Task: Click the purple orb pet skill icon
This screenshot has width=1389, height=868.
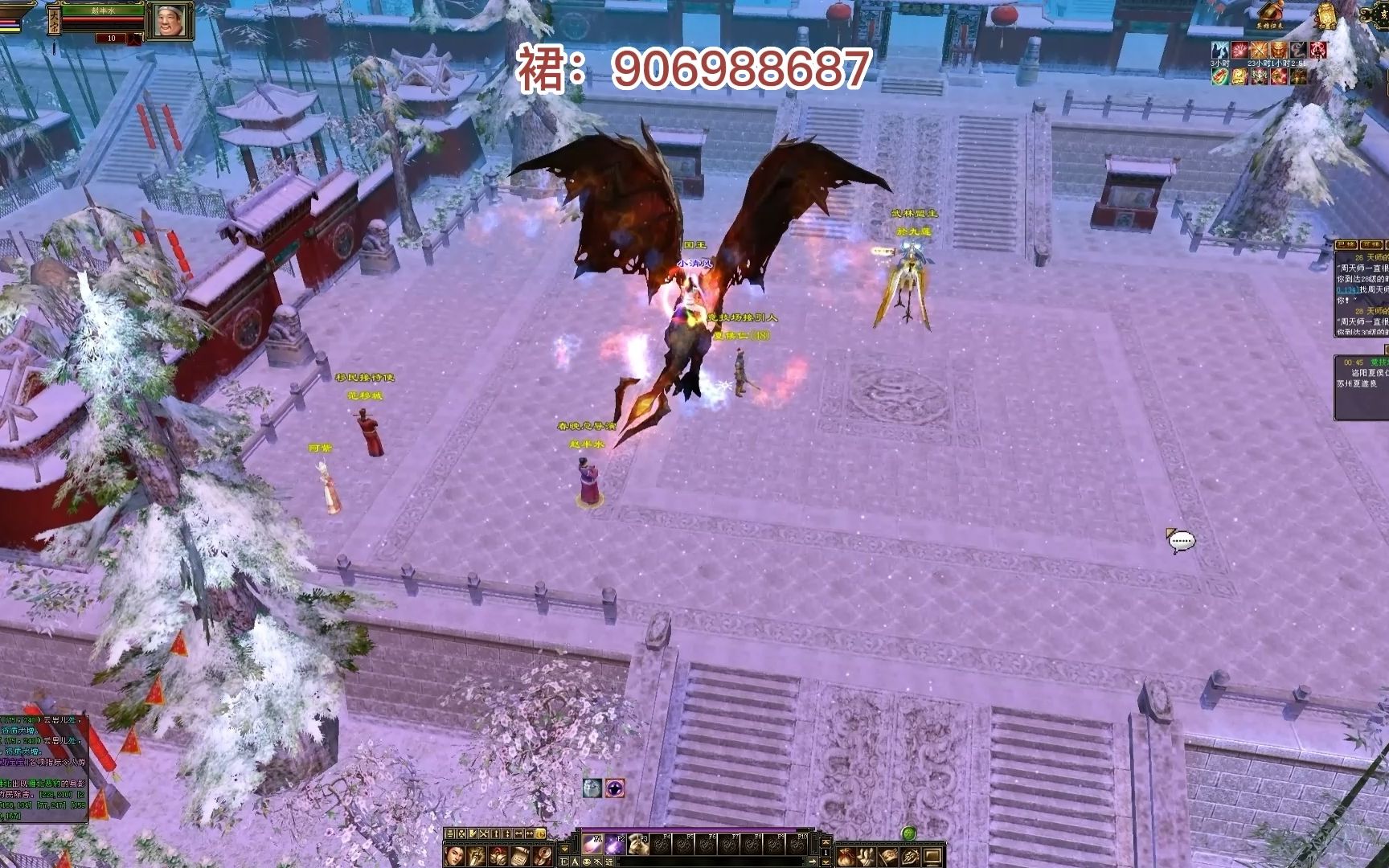Action: pos(615,788)
